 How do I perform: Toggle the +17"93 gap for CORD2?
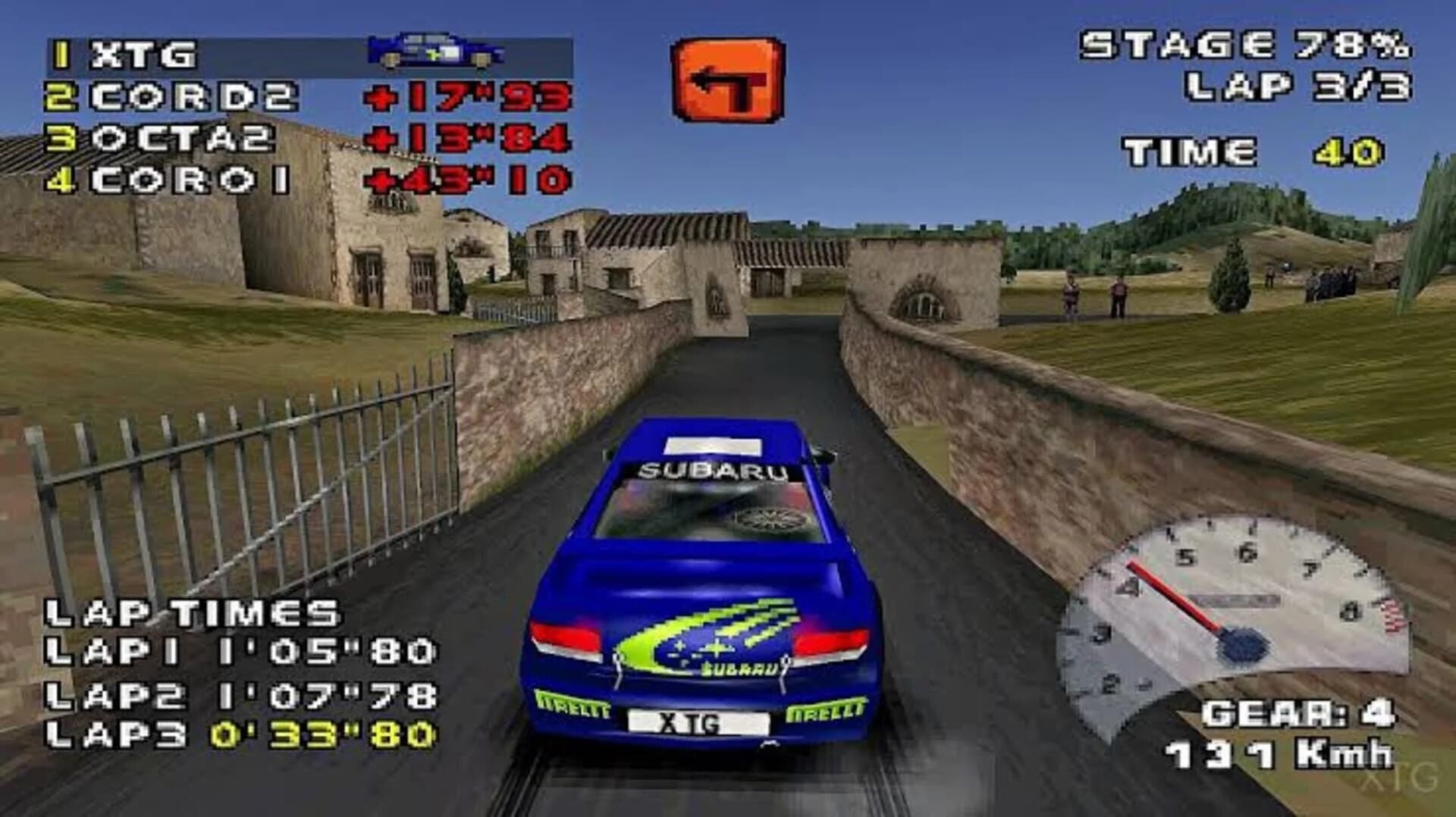[466, 95]
